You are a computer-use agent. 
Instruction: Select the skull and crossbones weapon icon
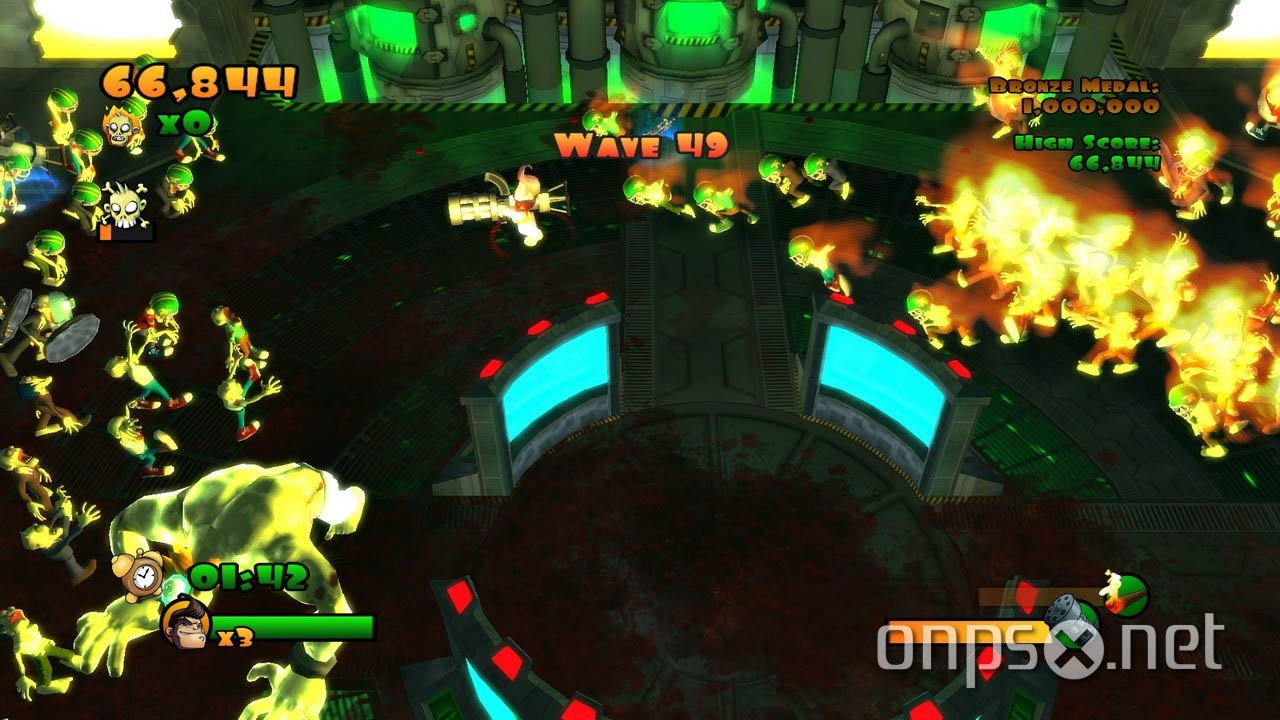click(125, 207)
